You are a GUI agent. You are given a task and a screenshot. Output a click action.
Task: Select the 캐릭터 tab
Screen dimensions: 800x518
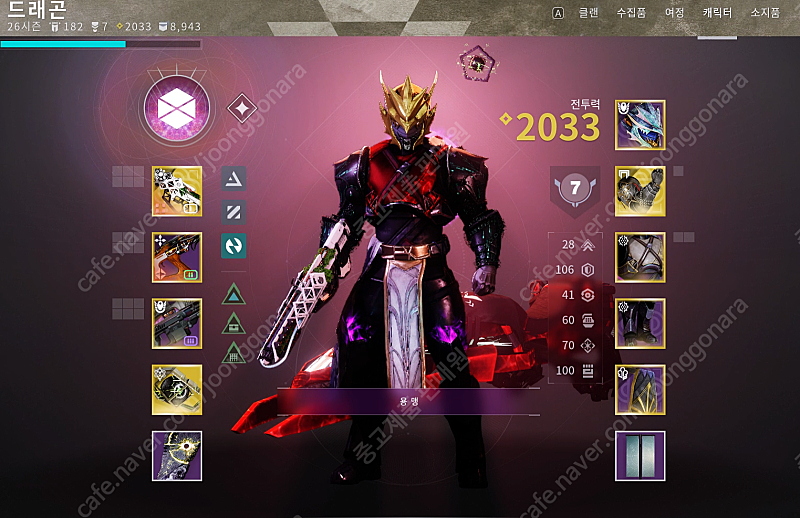717,13
